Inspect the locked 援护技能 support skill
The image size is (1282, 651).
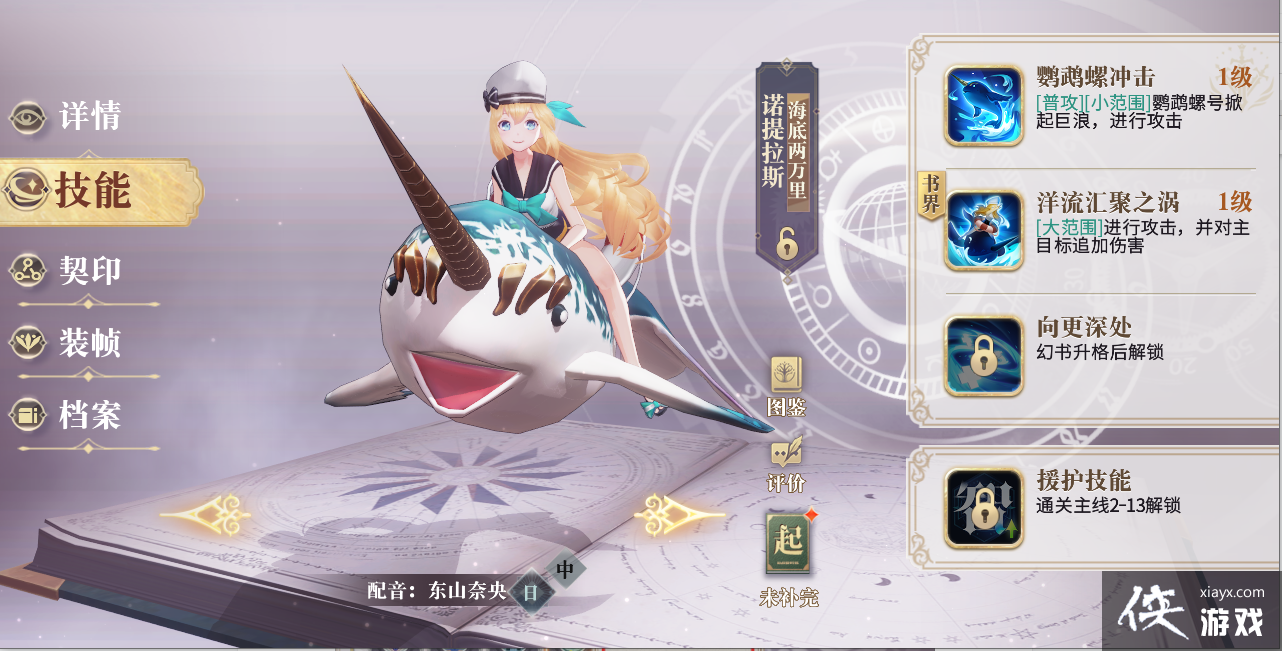coord(984,508)
